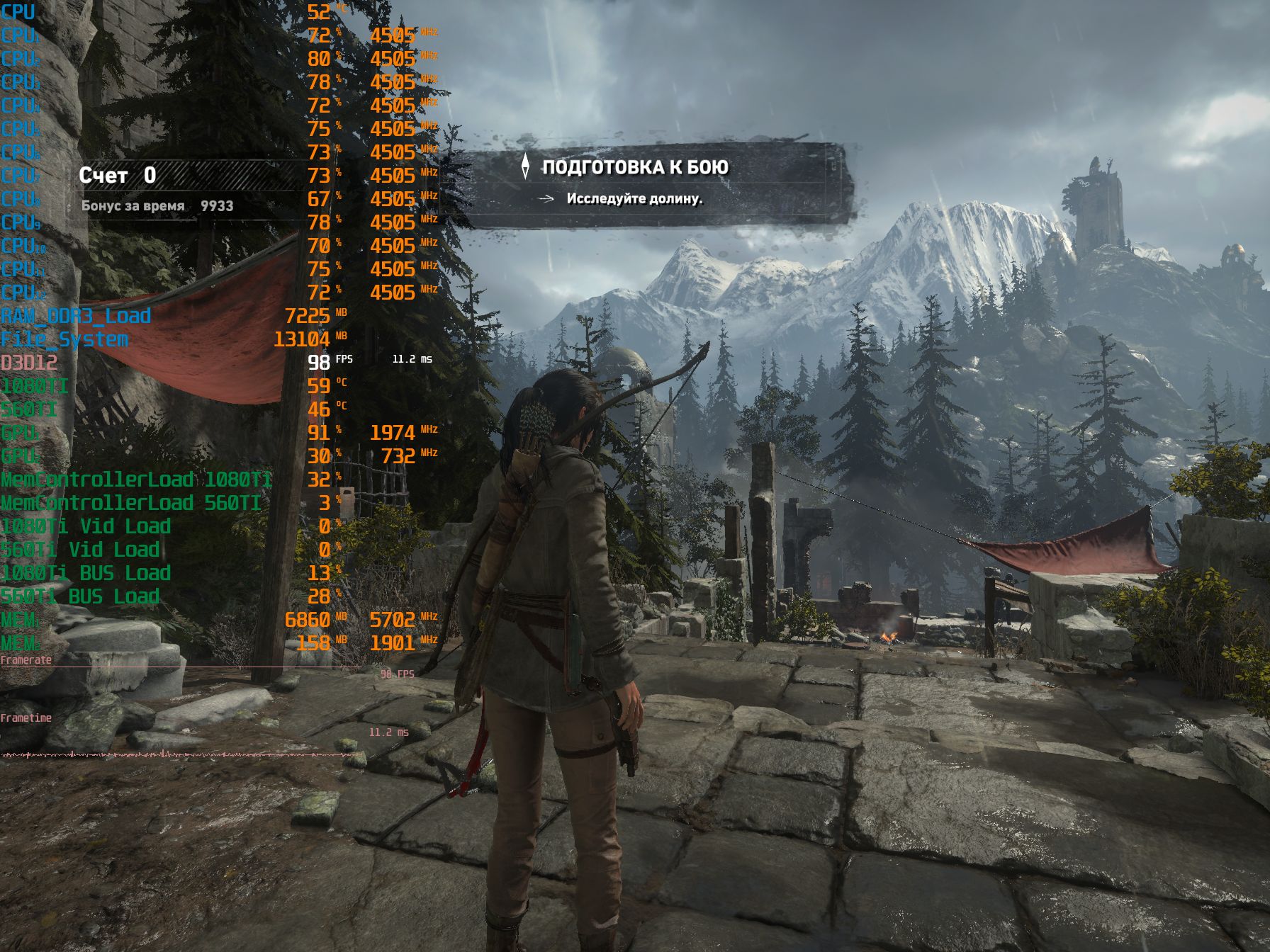Click the ПОДГОТОВКА К БОЮ objective banner
This screenshot has width=1270, height=952.
635,168
